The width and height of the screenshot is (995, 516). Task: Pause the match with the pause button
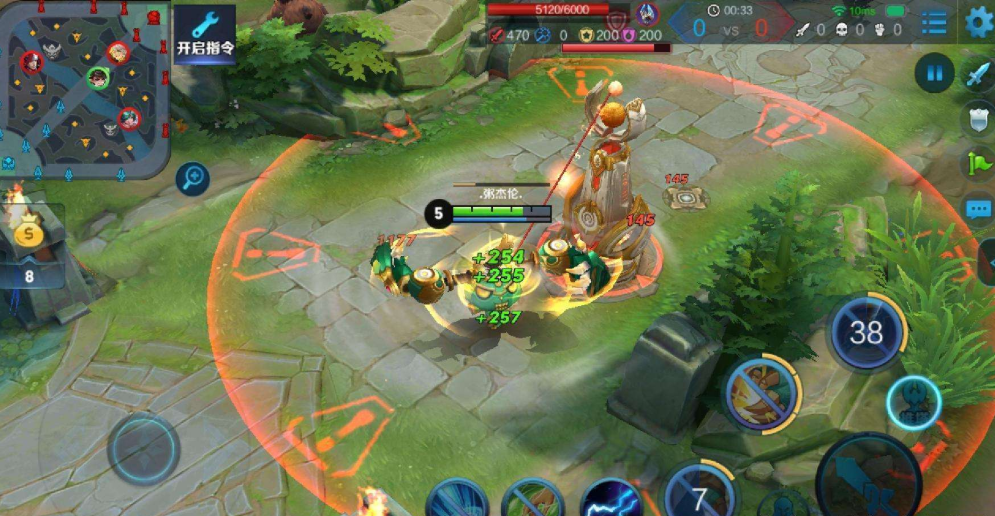coord(935,73)
